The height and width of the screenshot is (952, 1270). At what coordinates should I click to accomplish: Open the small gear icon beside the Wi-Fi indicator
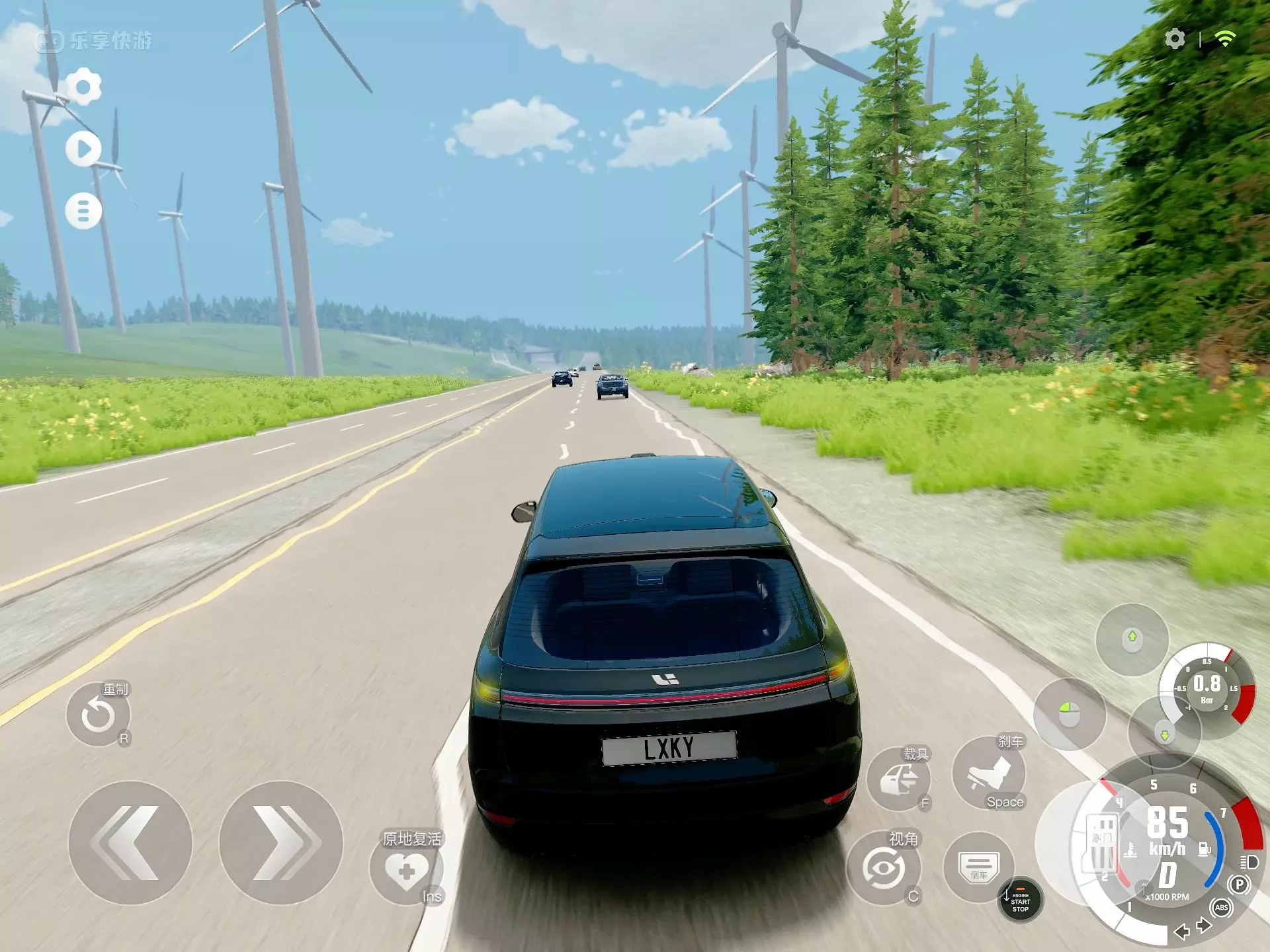pos(1175,39)
